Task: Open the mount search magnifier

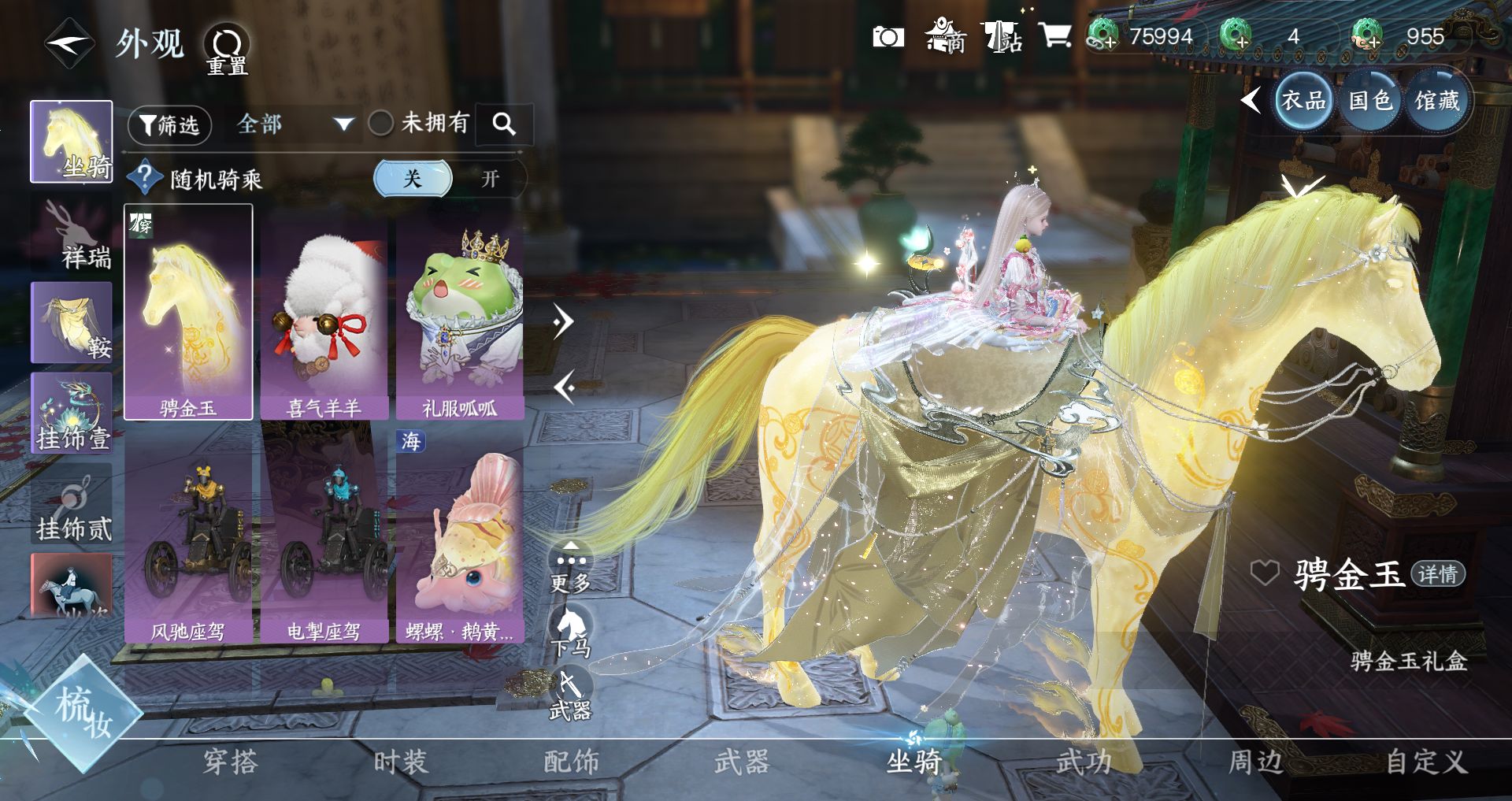Action: (x=504, y=124)
